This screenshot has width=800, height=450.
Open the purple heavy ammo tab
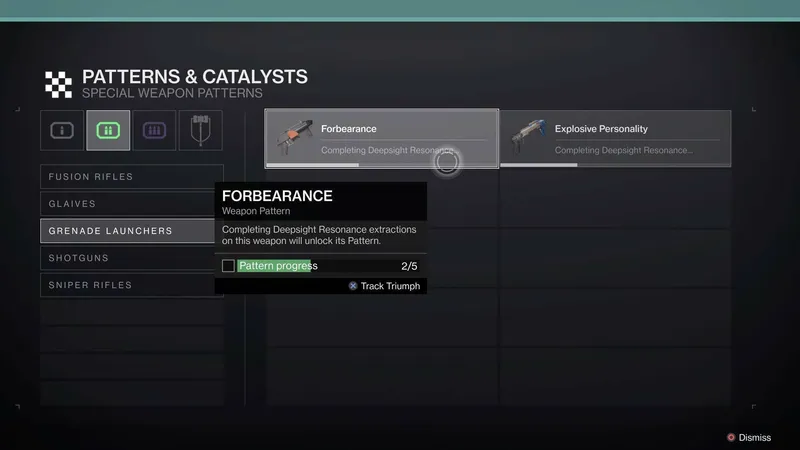pyautogui.click(x=154, y=130)
